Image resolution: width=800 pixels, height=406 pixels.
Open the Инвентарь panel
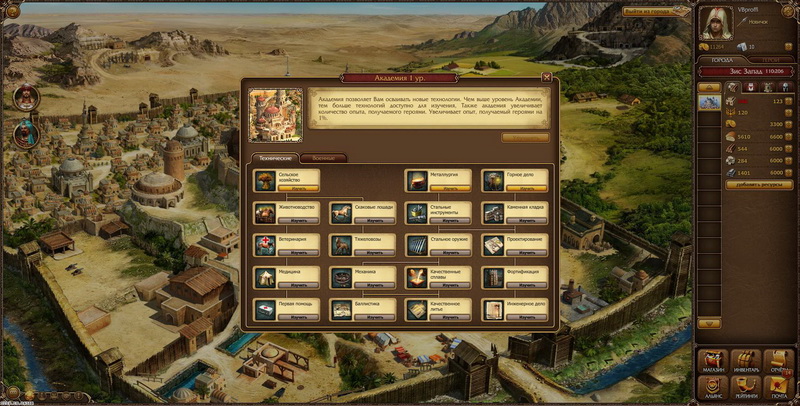pos(745,362)
